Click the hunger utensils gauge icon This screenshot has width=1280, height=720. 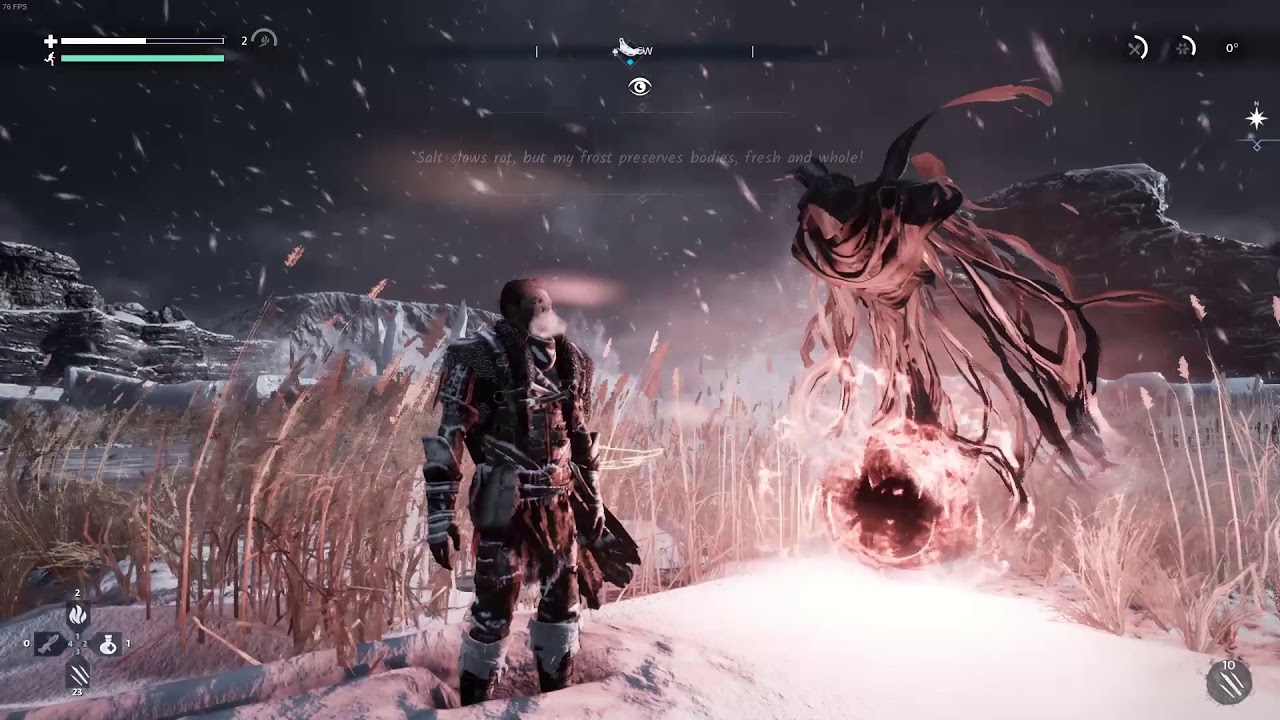tap(1136, 48)
